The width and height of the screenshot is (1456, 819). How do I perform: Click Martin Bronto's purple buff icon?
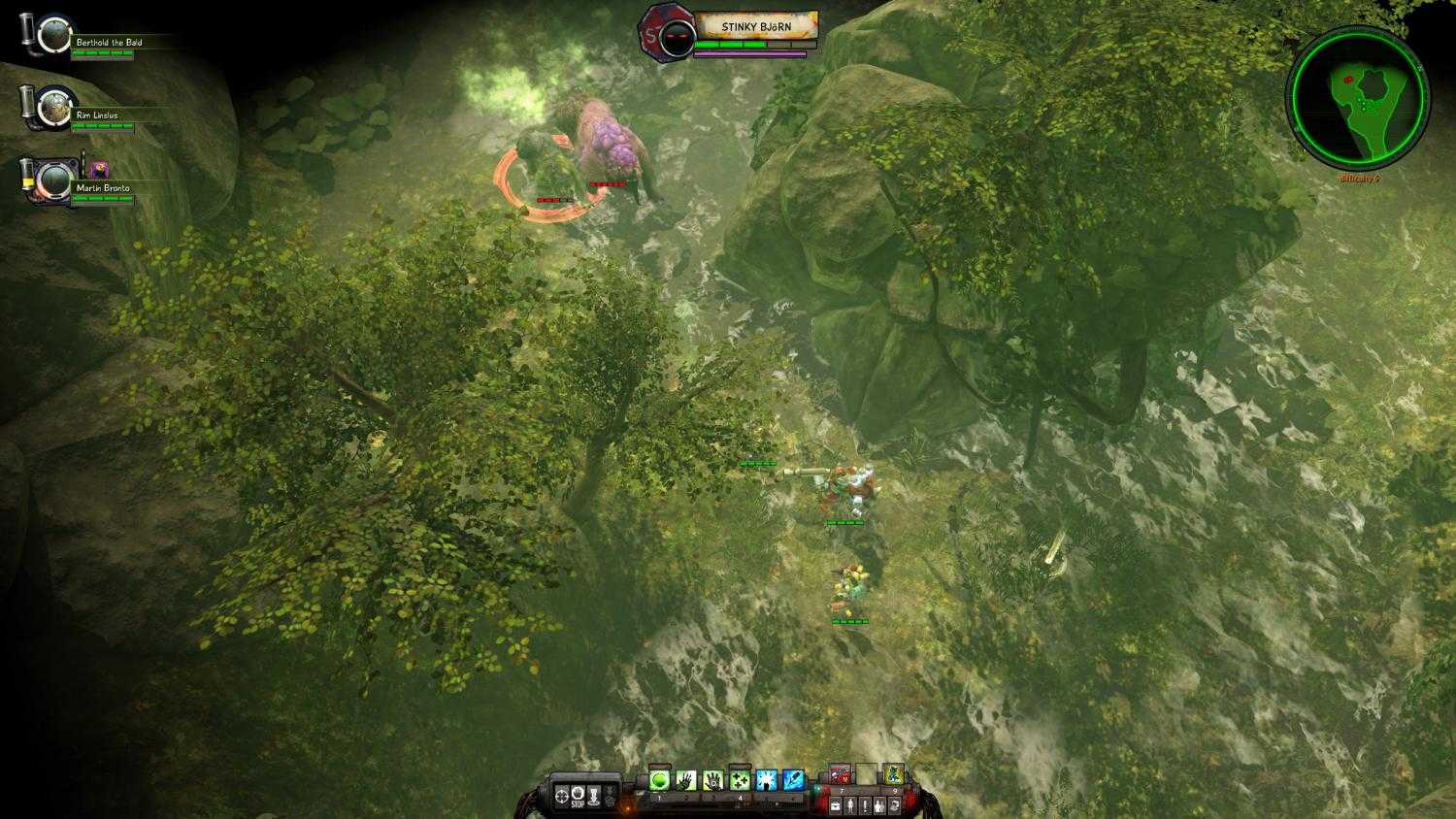coord(100,170)
